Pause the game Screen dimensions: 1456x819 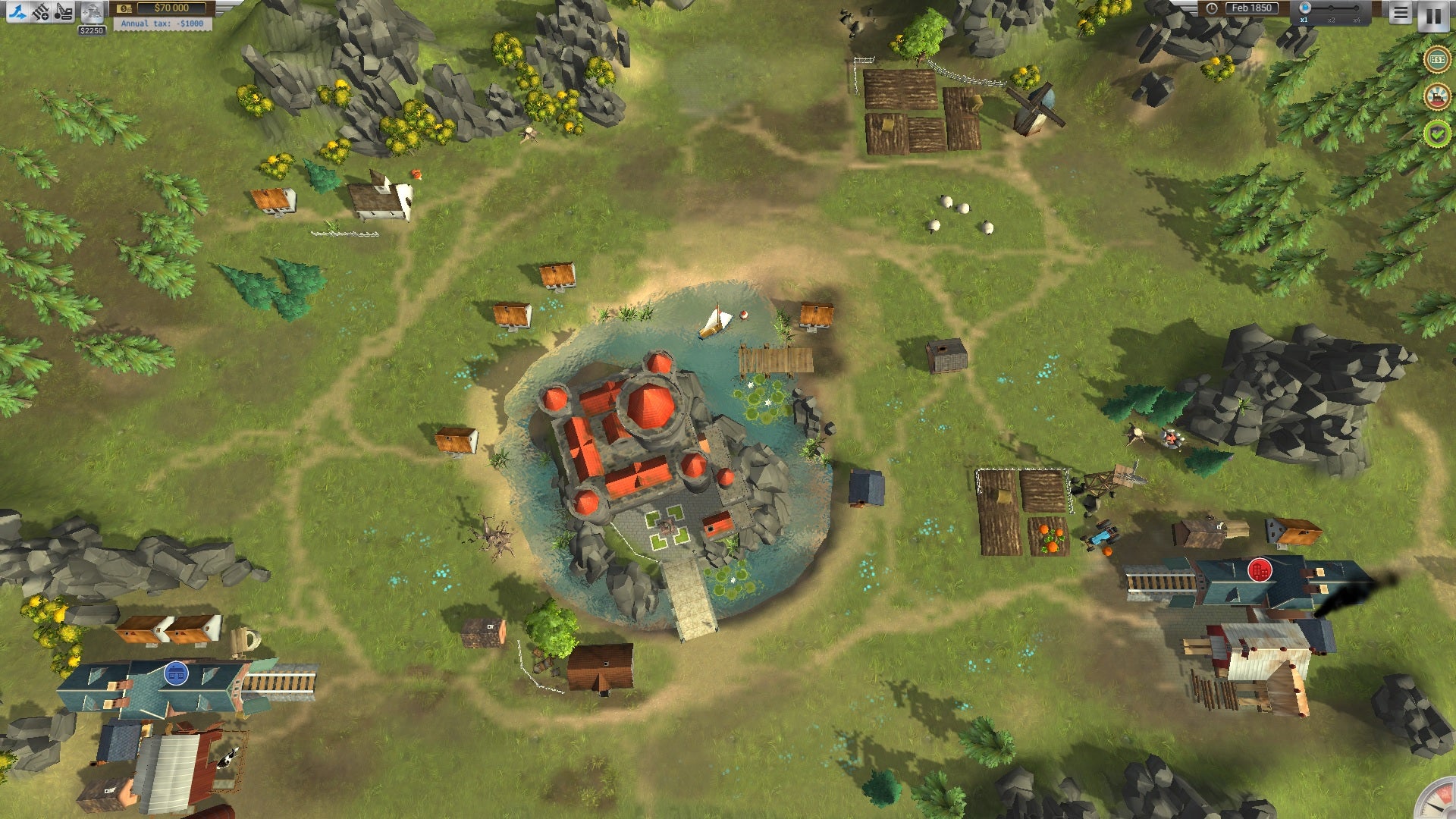point(1433,15)
